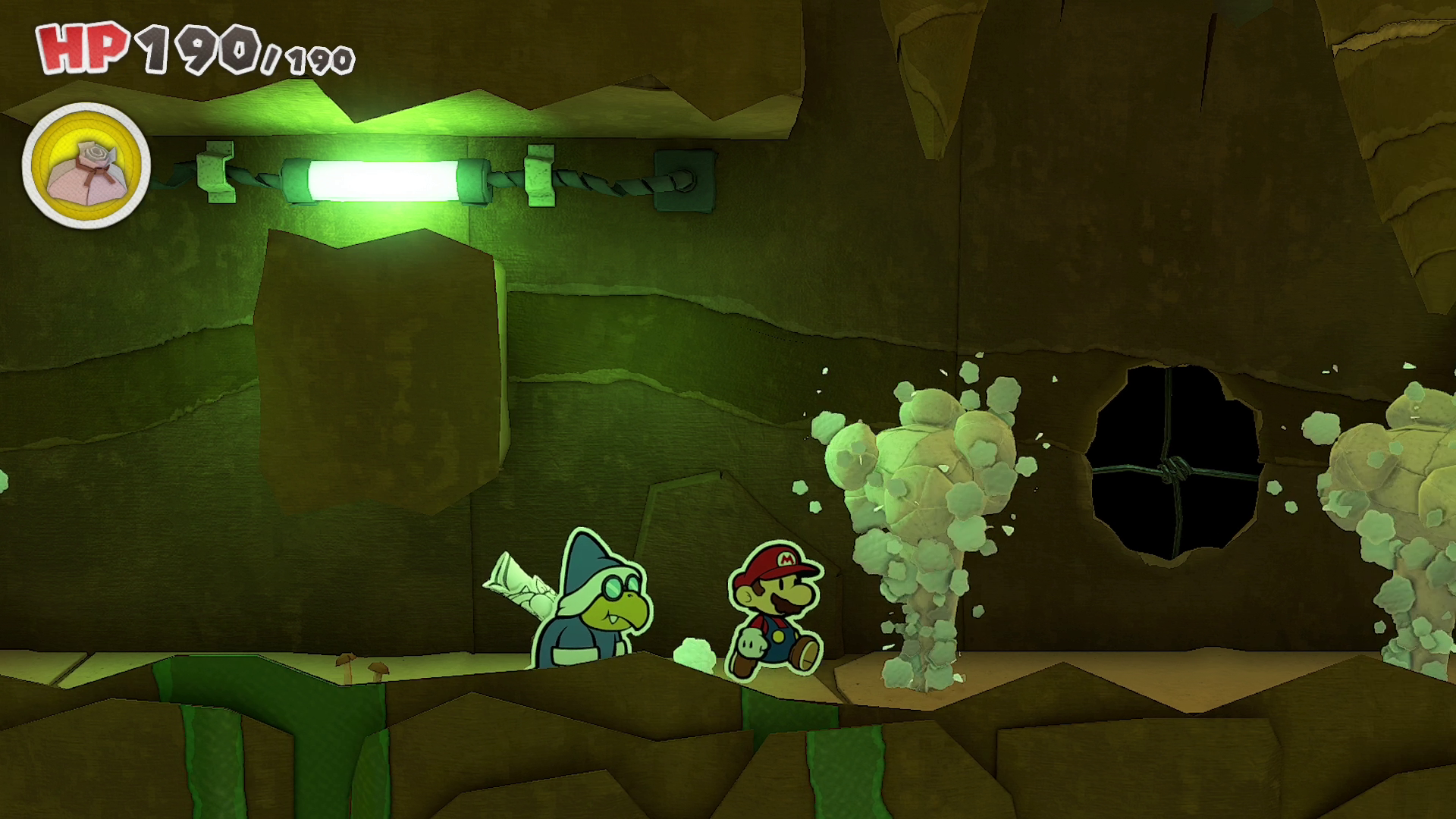This screenshot has width=1456, height=819.
Task: Open the confetti bag icon
Action: click(x=86, y=165)
